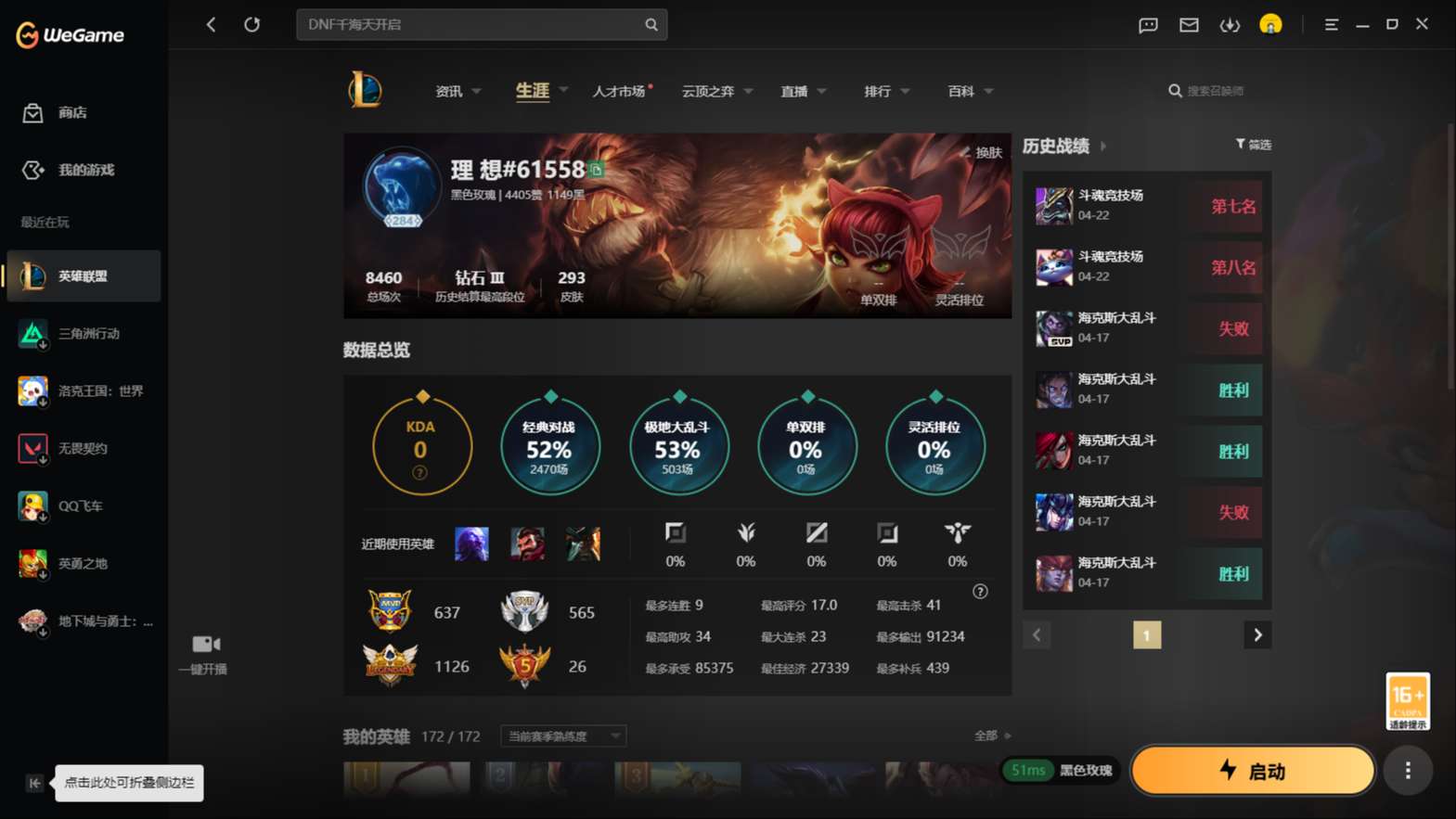Click the user avatar in the titlebar
The width and height of the screenshot is (1456, 819).
1270,25
